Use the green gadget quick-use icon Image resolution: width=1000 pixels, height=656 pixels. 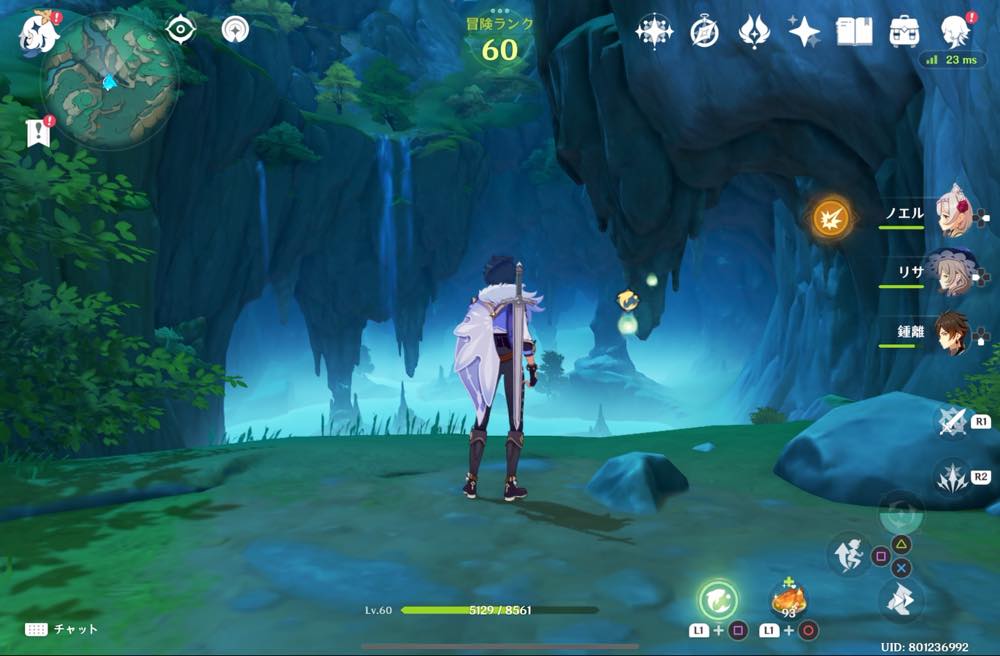tap(717, 600)
